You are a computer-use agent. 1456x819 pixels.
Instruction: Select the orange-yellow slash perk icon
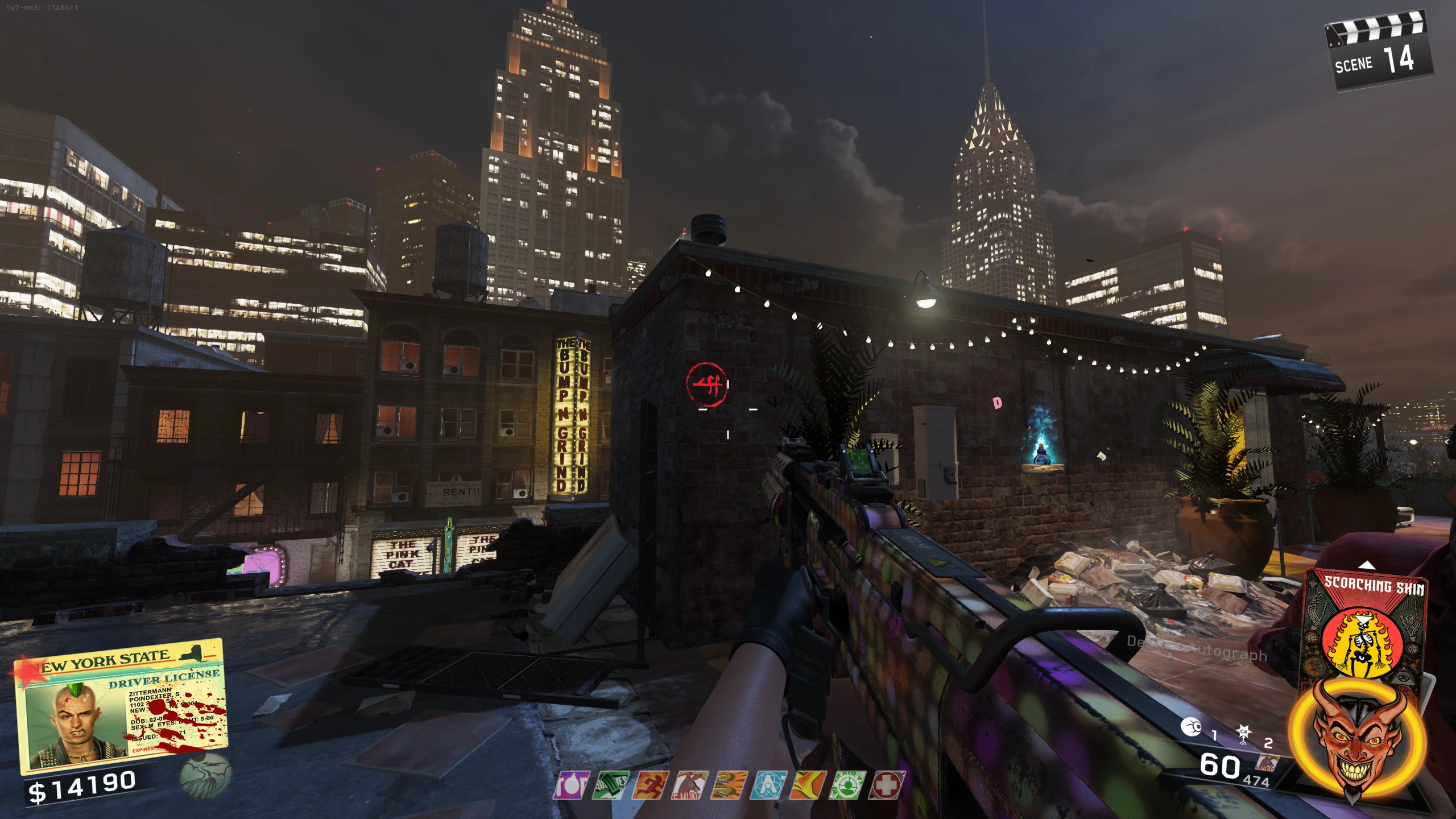[x=808, y=786]
